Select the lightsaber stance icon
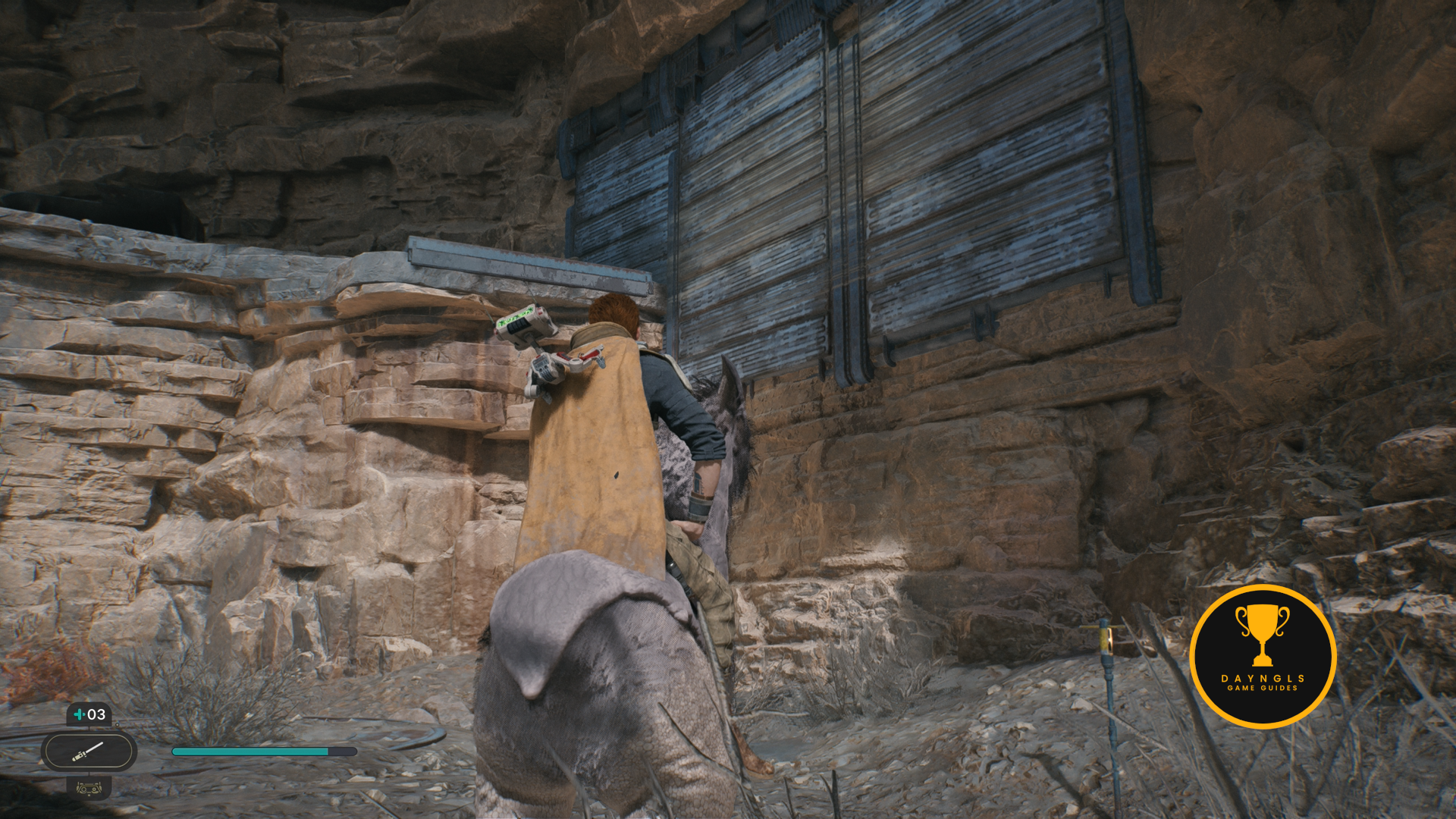Screen dimensions: 1456x819 coord(89,752)
